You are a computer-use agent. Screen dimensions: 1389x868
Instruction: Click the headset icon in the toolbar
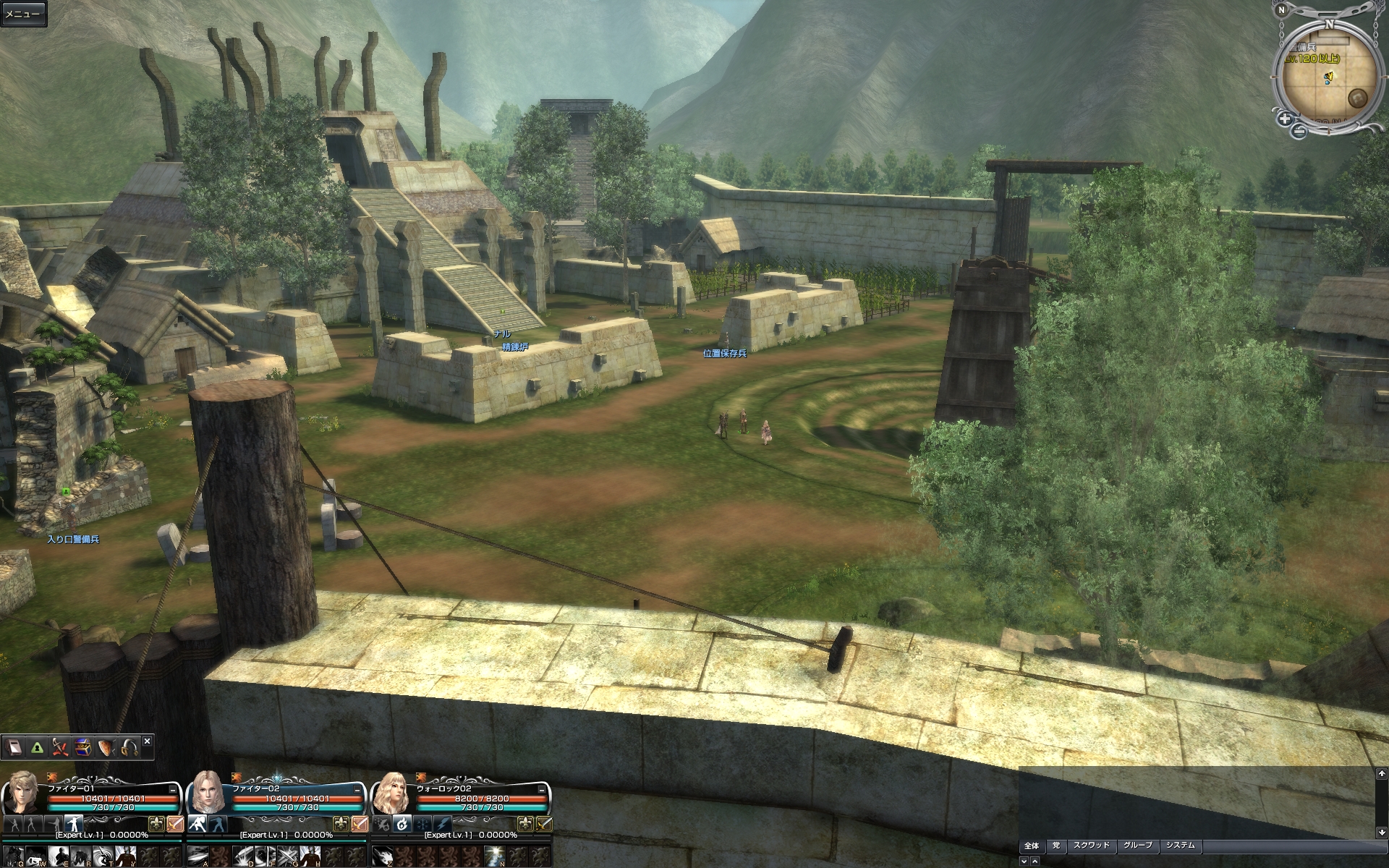pos(129,747)
